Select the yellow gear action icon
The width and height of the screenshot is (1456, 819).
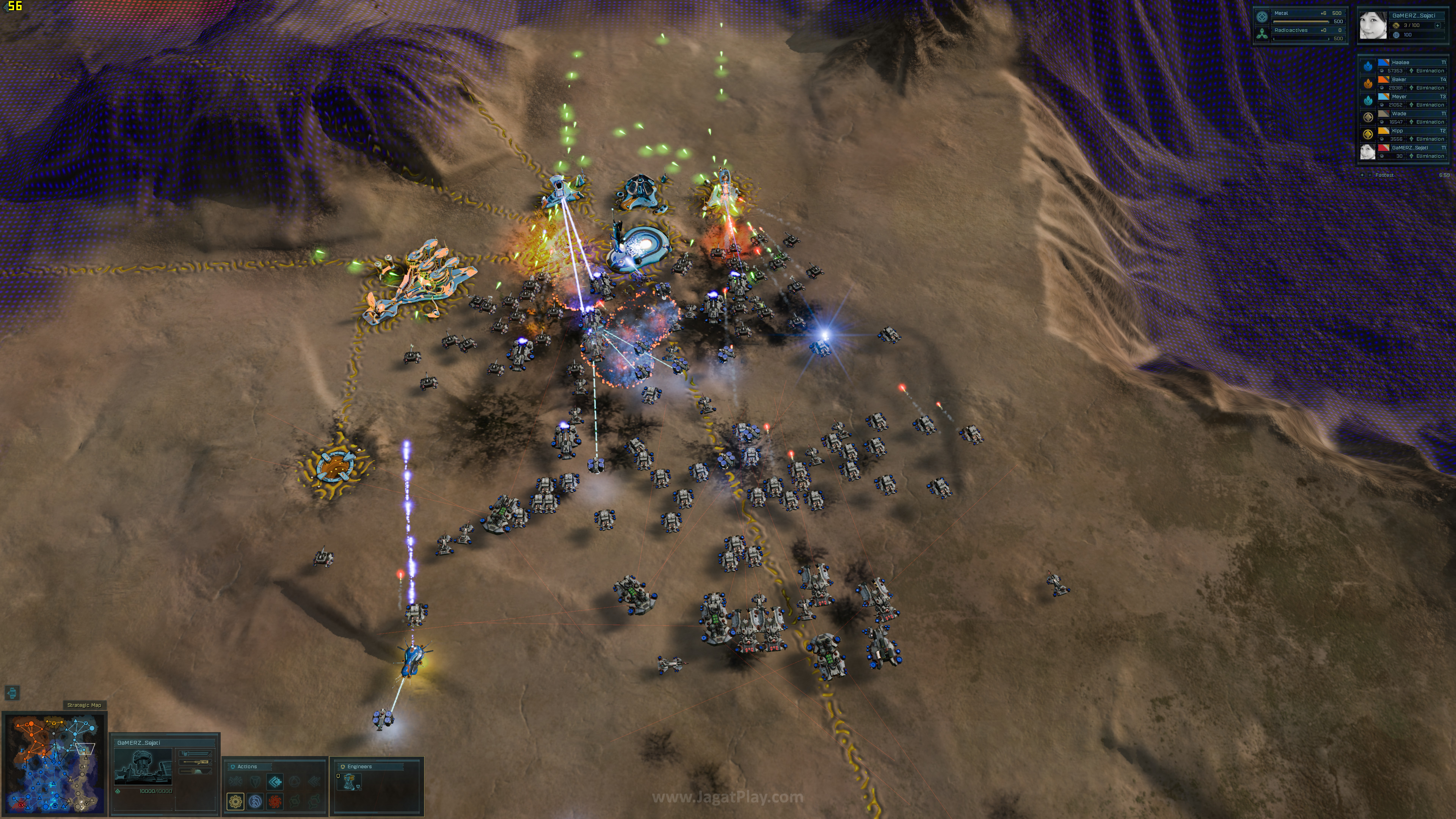coord(235,801)
